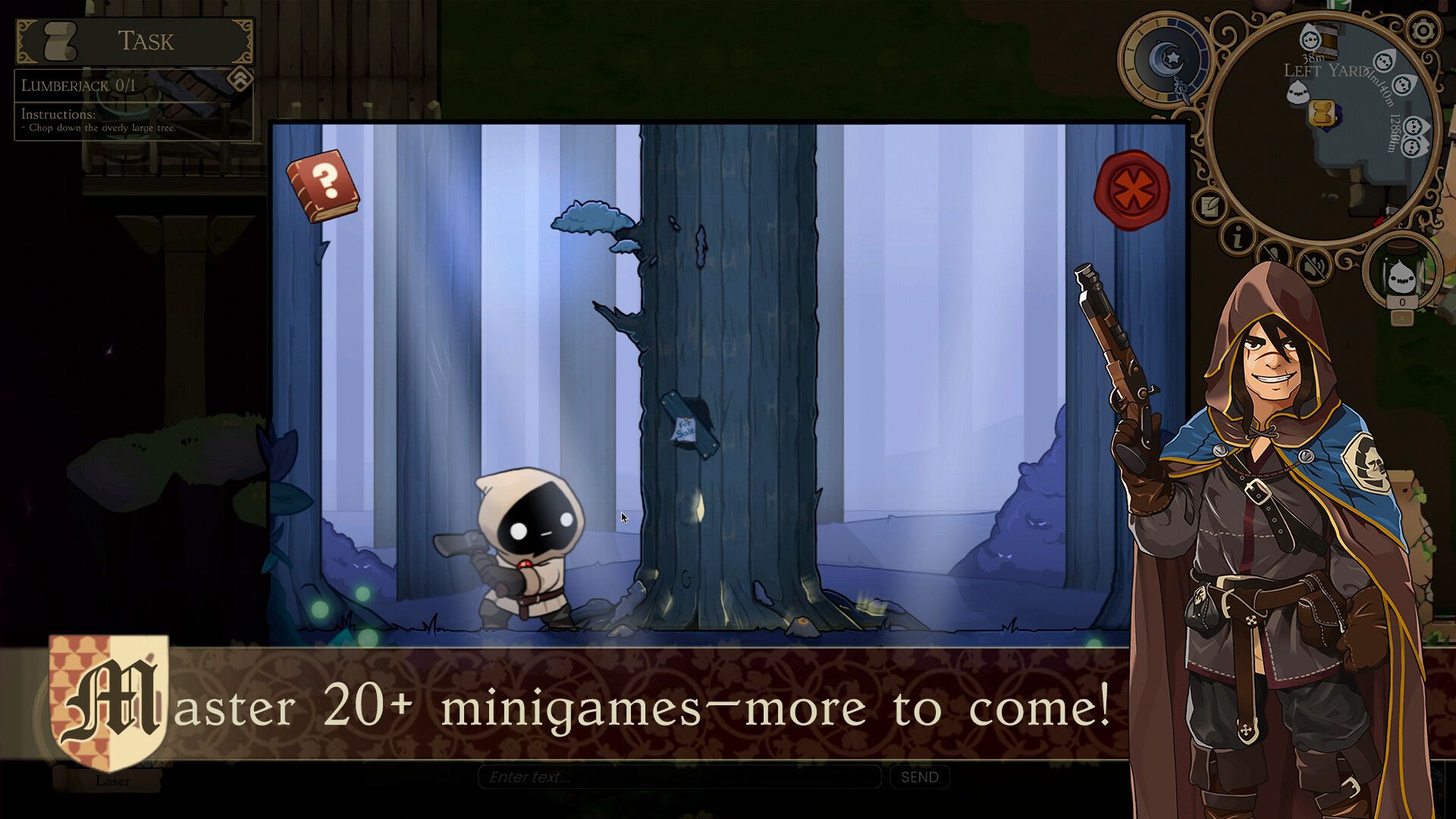Click the question mark help book in the minigame
This screenshot has height=819, width=1456.
click(322, 182)
